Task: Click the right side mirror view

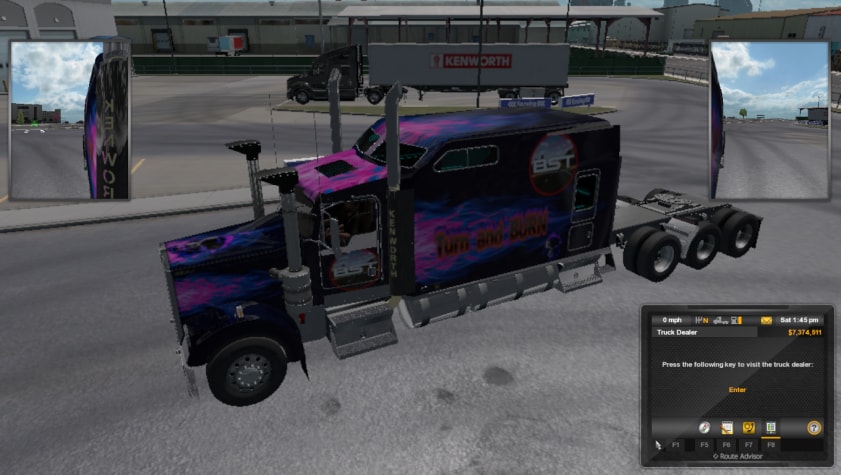Action: click(x=769, y=120)
